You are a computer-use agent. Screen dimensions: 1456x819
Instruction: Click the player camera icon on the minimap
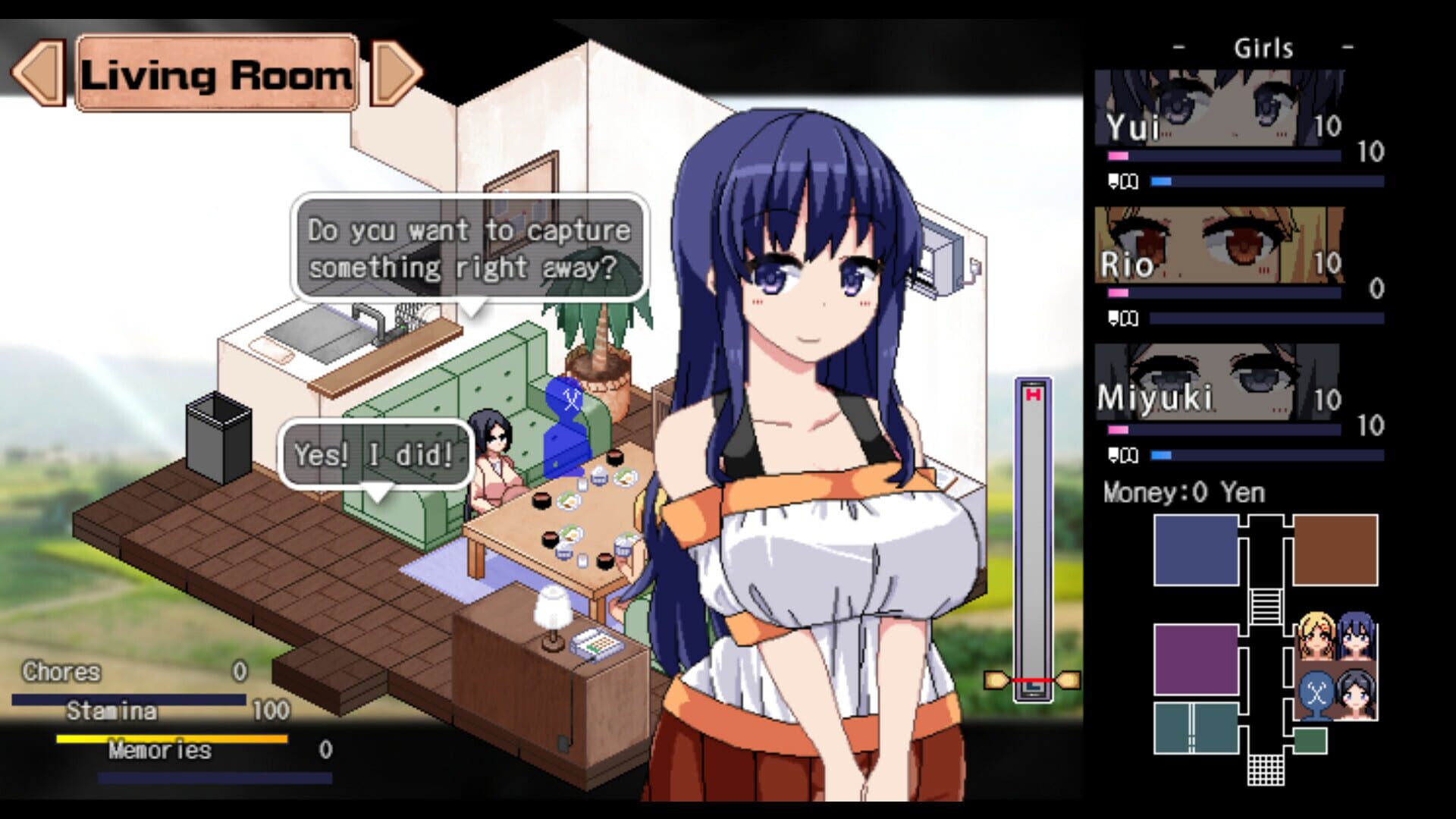1316,692
